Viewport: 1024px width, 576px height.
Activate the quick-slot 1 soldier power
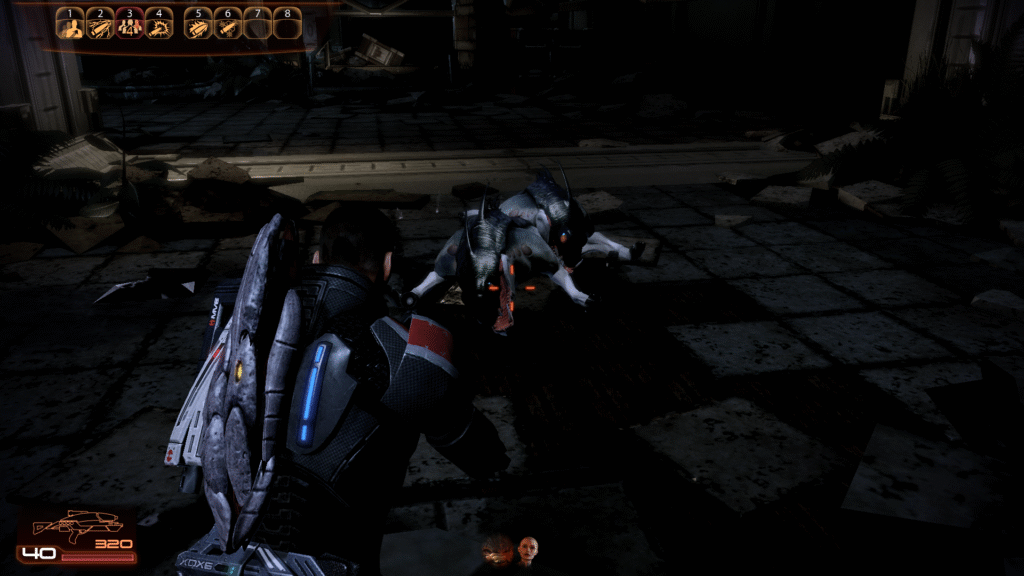pos(70,26)
